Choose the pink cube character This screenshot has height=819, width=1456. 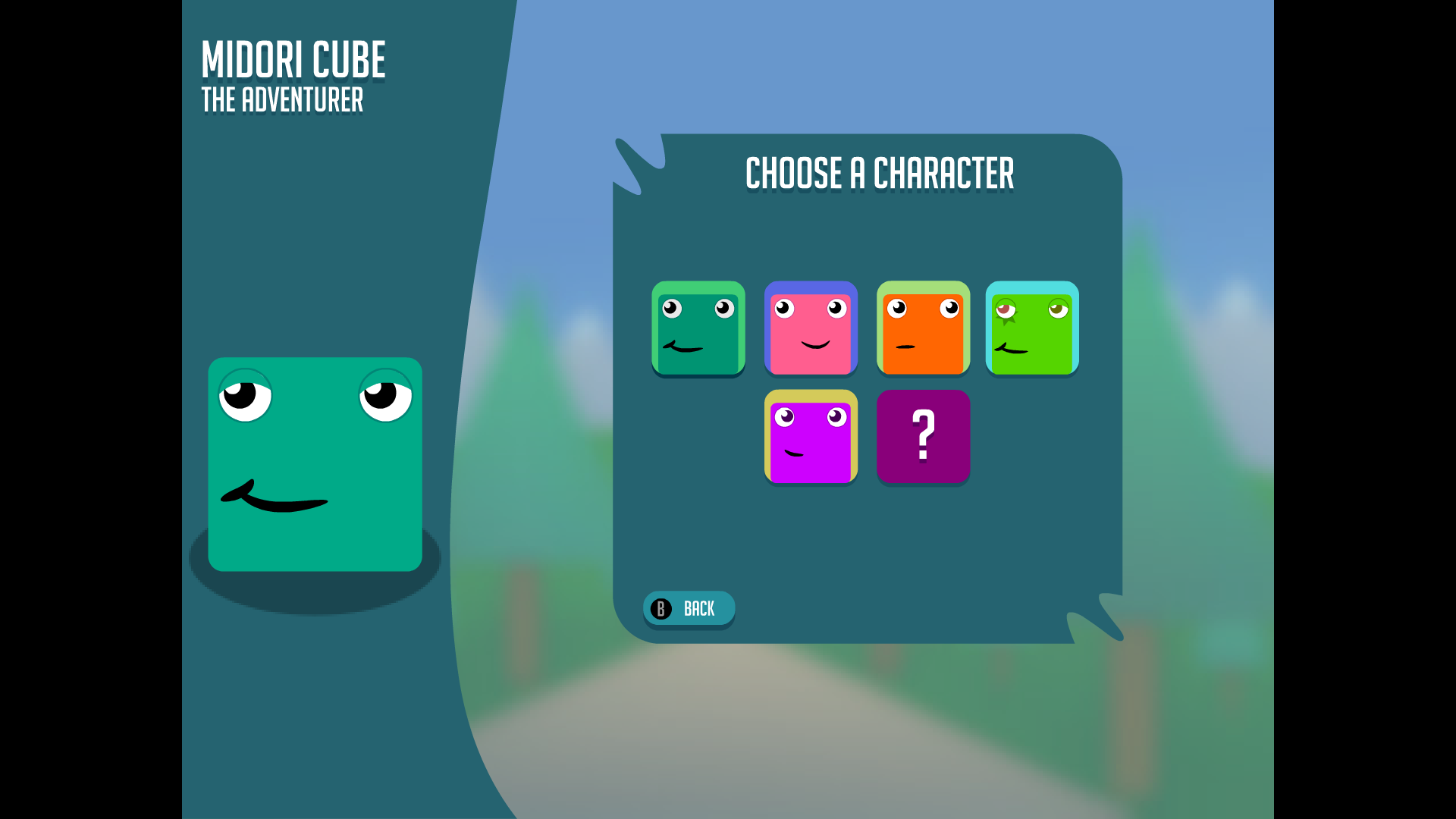(x=811, y=328)
